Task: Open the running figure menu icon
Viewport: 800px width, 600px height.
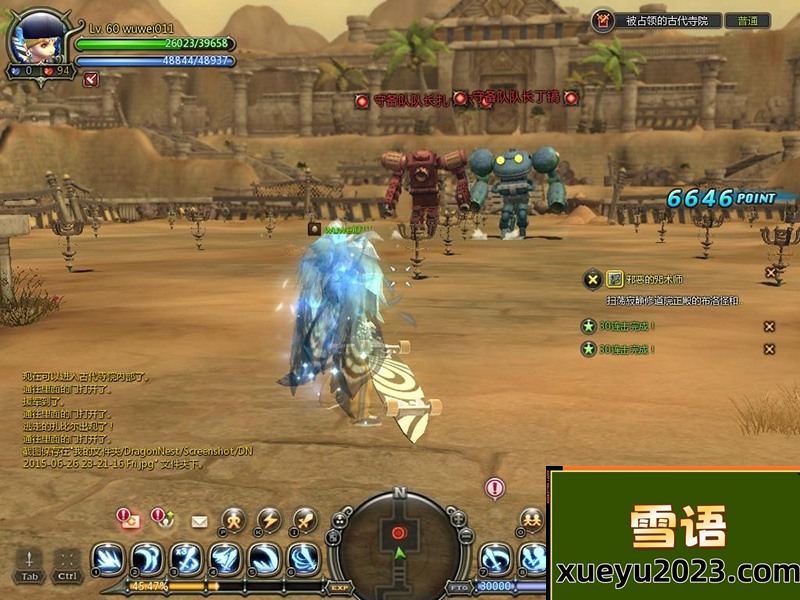Action: pyautogui.click(x=234, y=520)
